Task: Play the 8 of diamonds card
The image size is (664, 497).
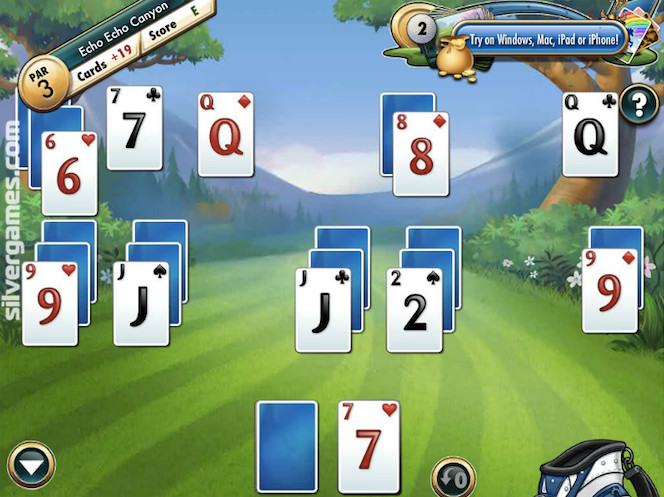Action: point(420,153)
